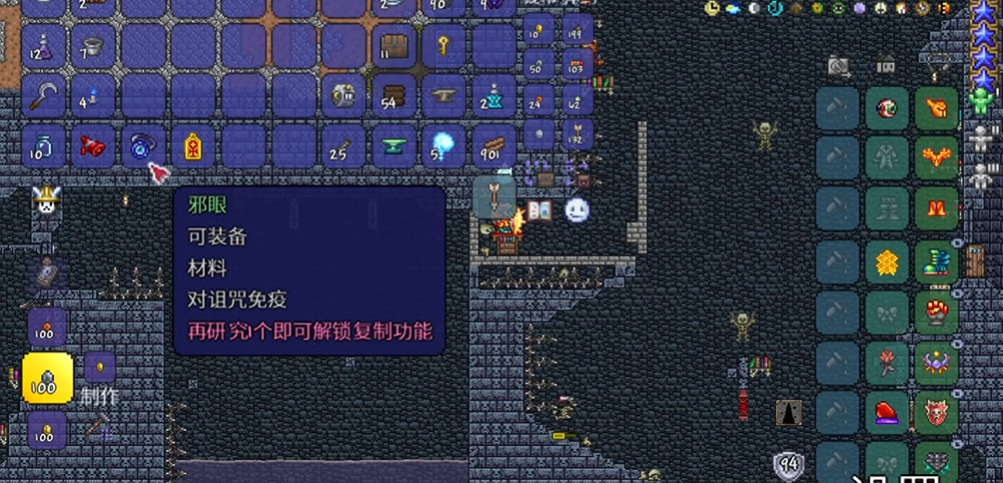Image resolution: width=1003 pixels, height=483 pixels.
Task: Open the camera mode icon
Action: click(x=839, y=66)
